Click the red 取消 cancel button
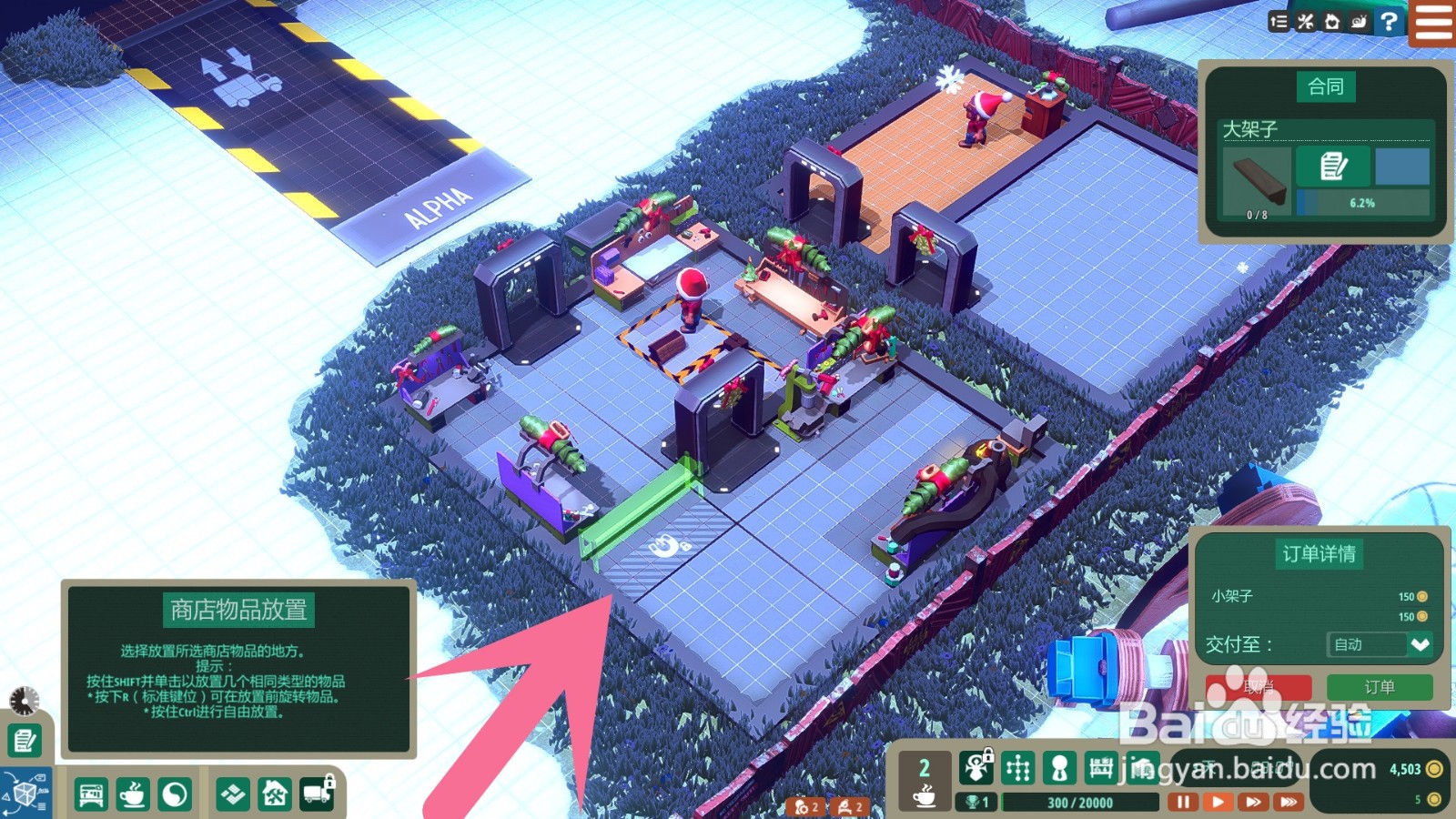The height and width of the screenshot is (819, 1456). tap(1259, 687)
